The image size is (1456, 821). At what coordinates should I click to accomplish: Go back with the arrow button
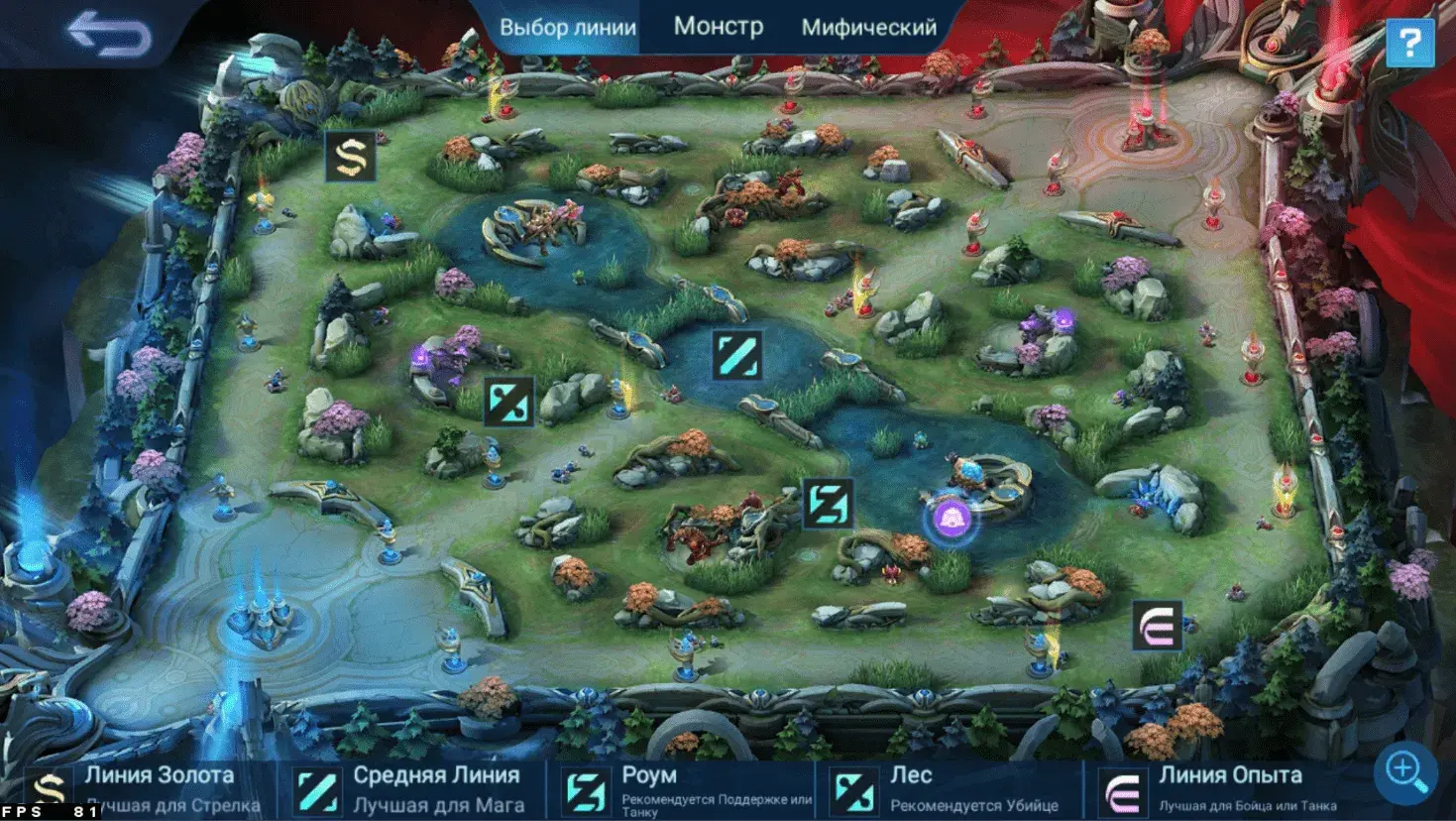coord(109,34)
